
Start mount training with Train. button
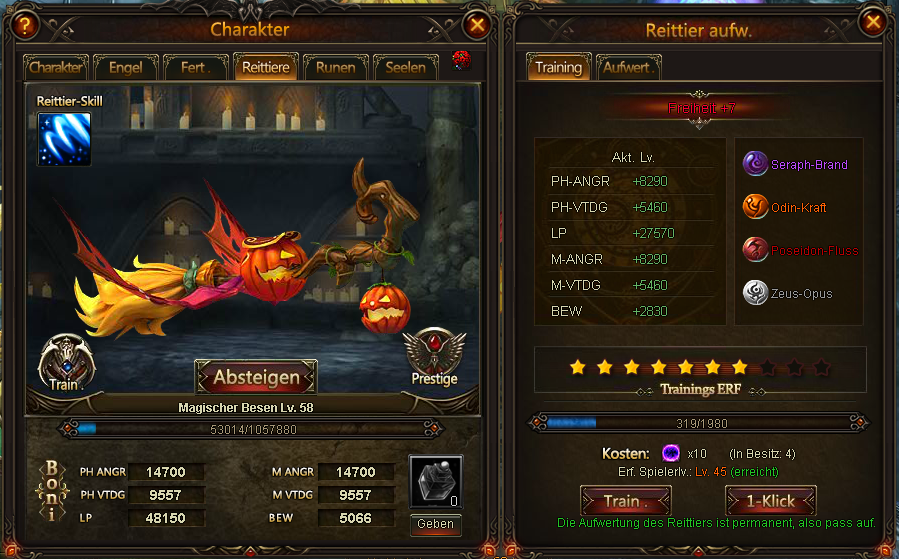625,501
